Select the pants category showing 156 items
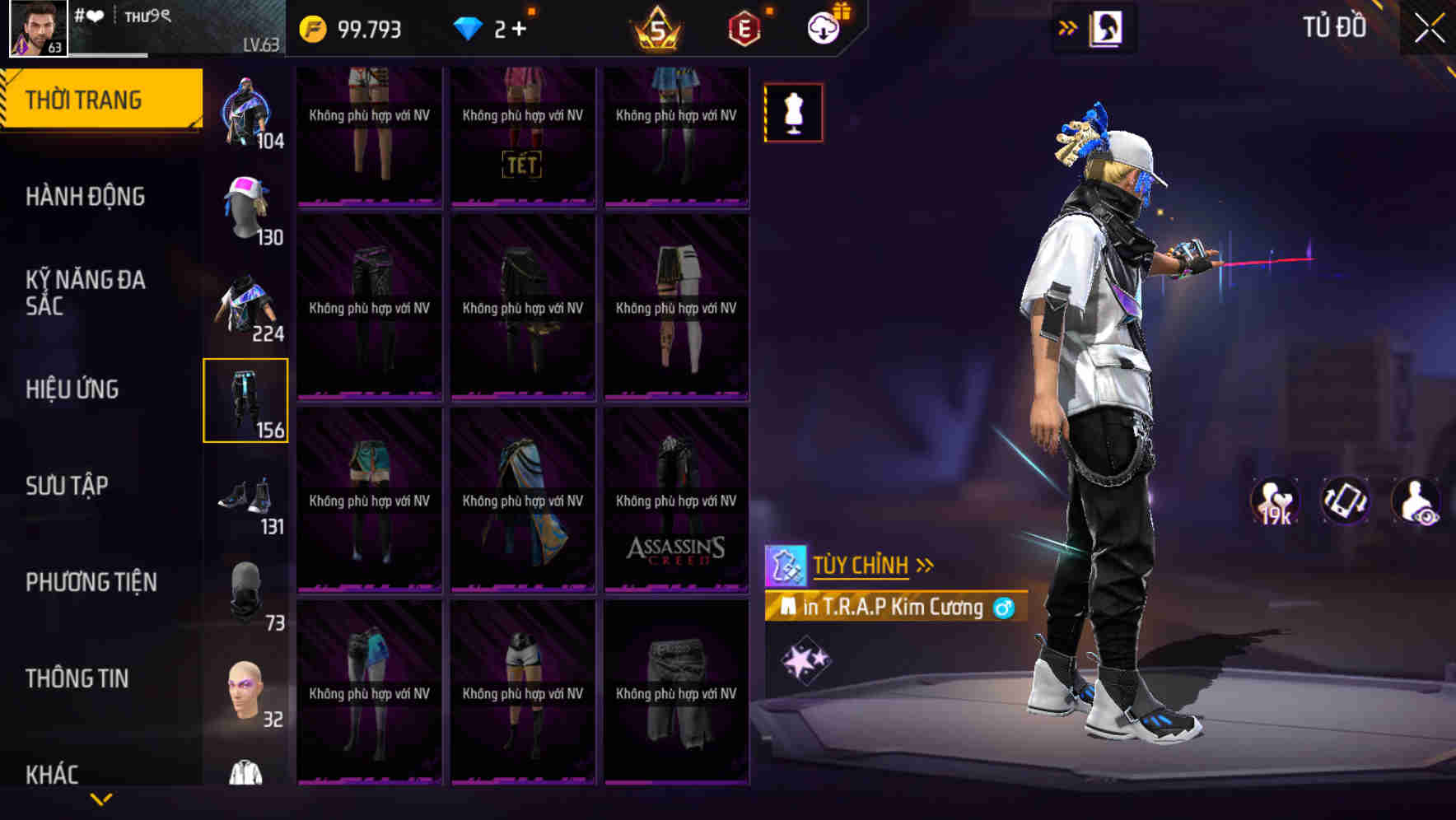1456x820 pixels. 246,399
